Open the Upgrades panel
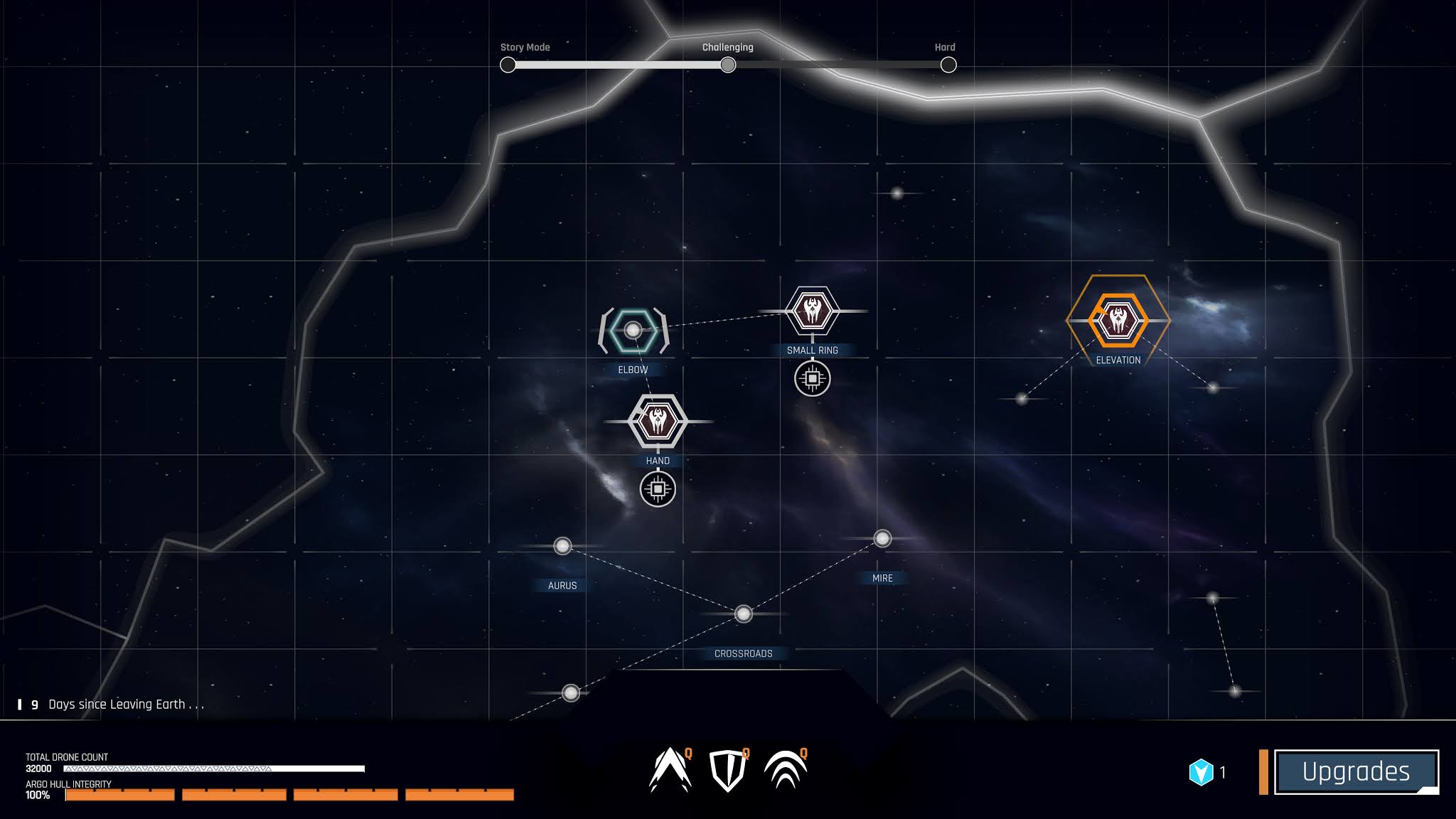 [x=1356, y=771]
